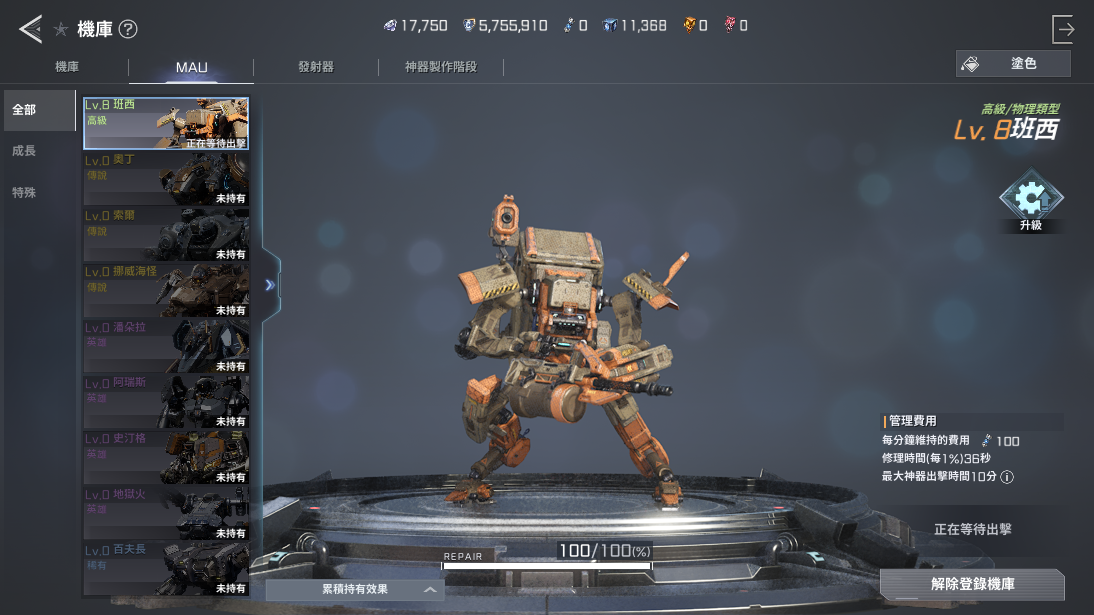Open the 塗色 paint button

1013,64
